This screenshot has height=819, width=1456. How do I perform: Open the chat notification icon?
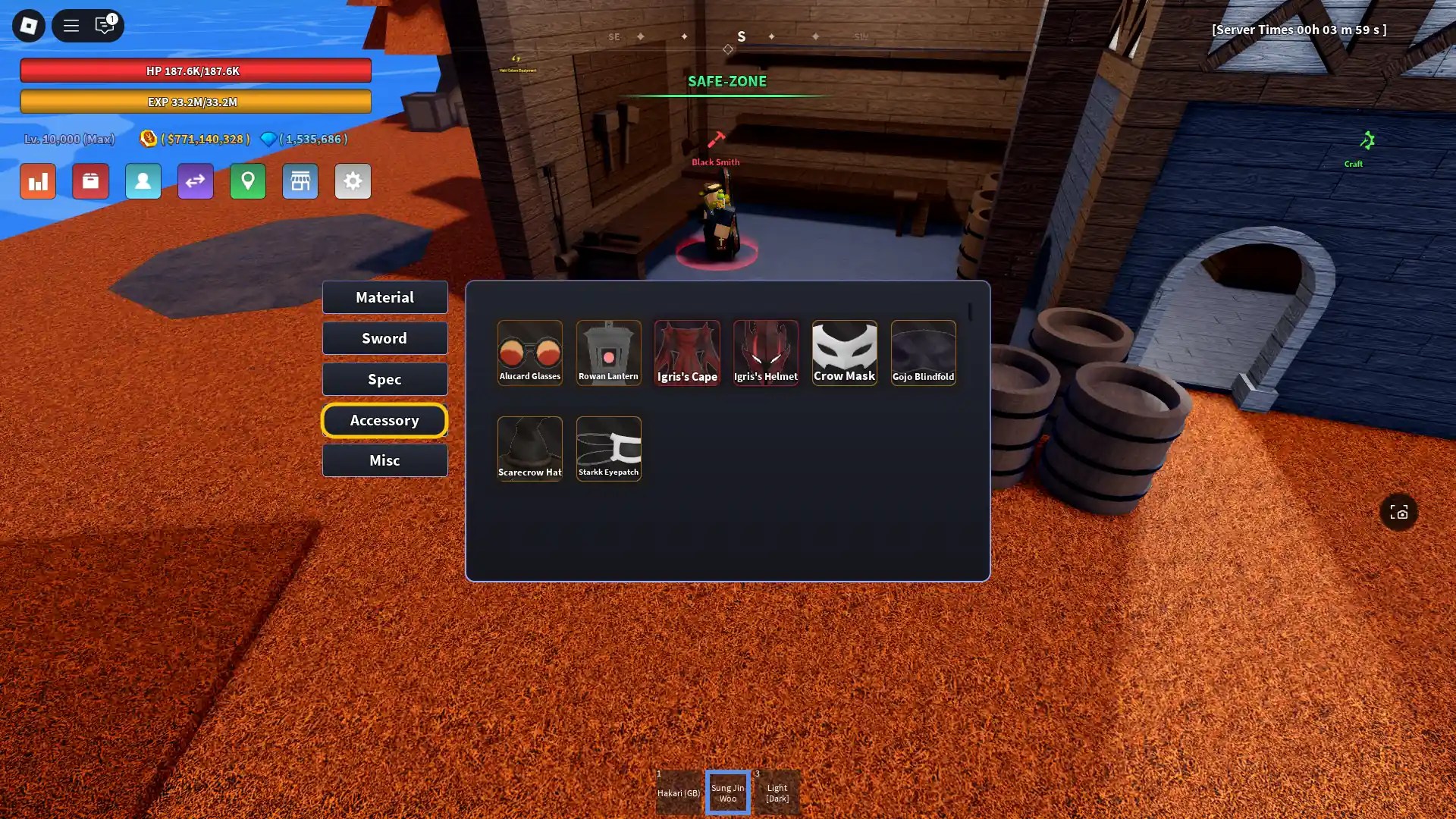(x=105, y=25)
